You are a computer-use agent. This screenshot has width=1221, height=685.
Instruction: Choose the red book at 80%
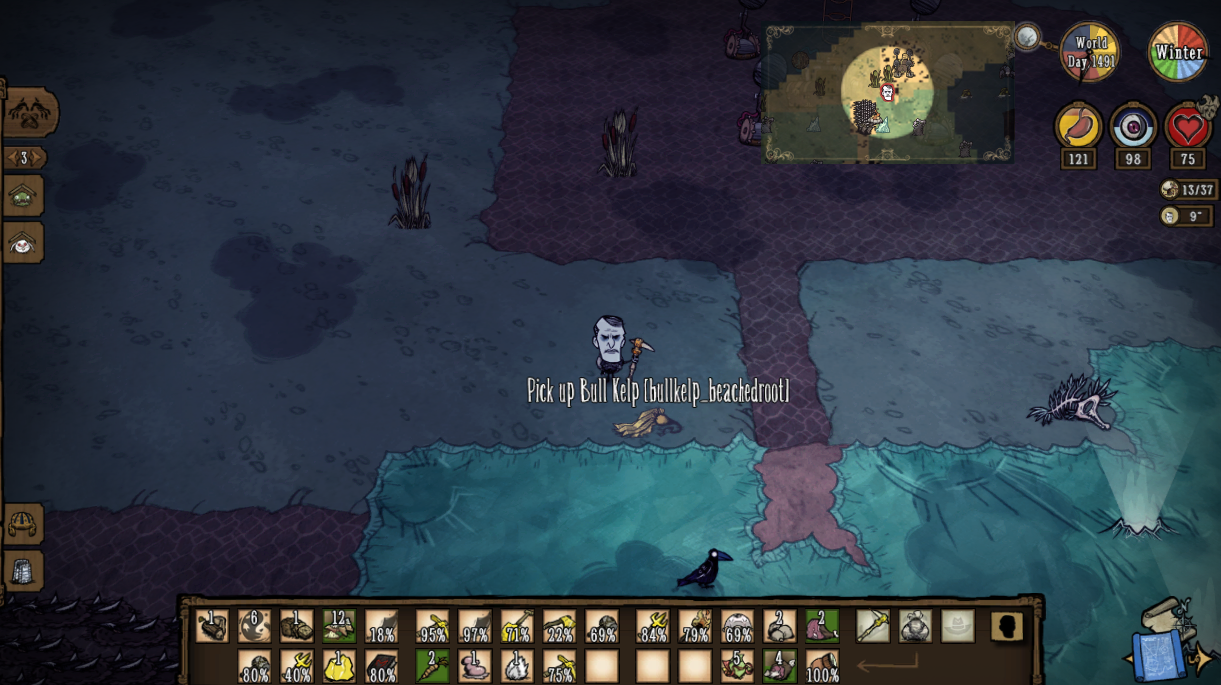coord(381,666)
